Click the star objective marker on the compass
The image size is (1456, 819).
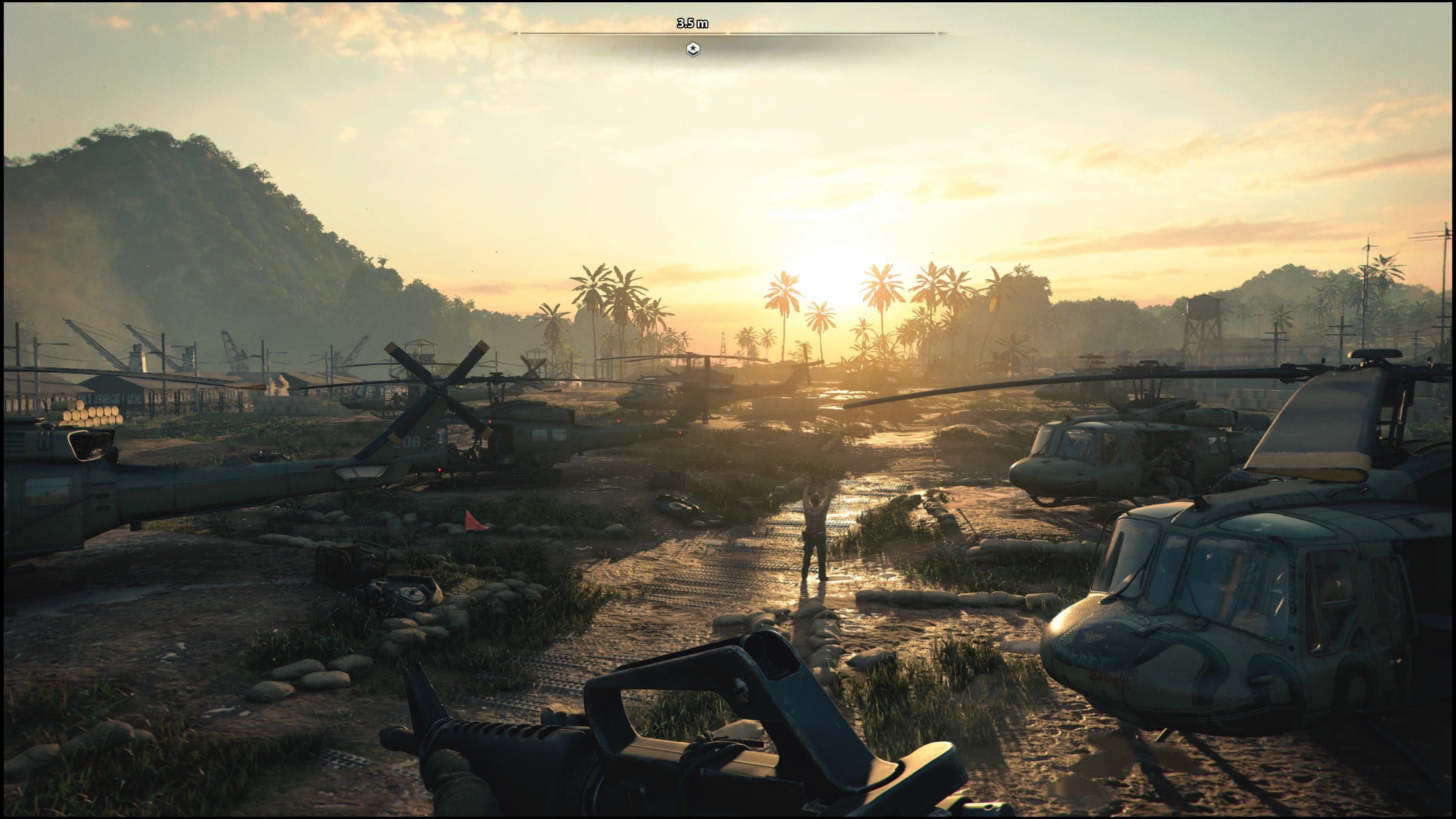point(692,50)
